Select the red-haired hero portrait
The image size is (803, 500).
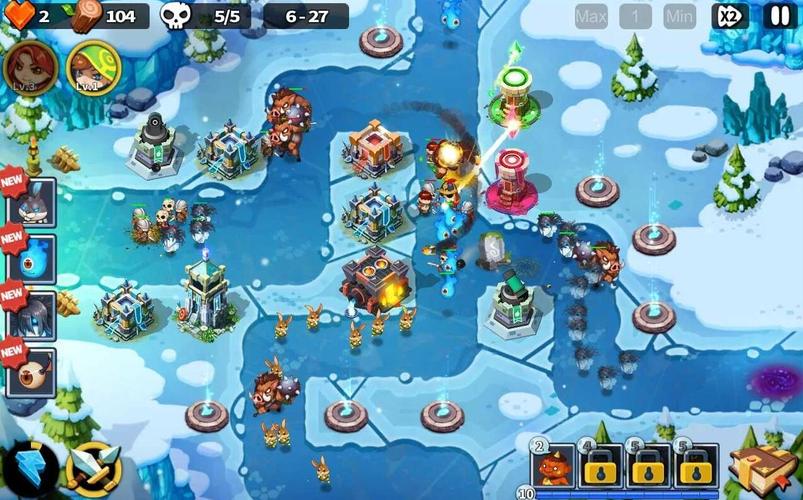[x=29, y=68]
